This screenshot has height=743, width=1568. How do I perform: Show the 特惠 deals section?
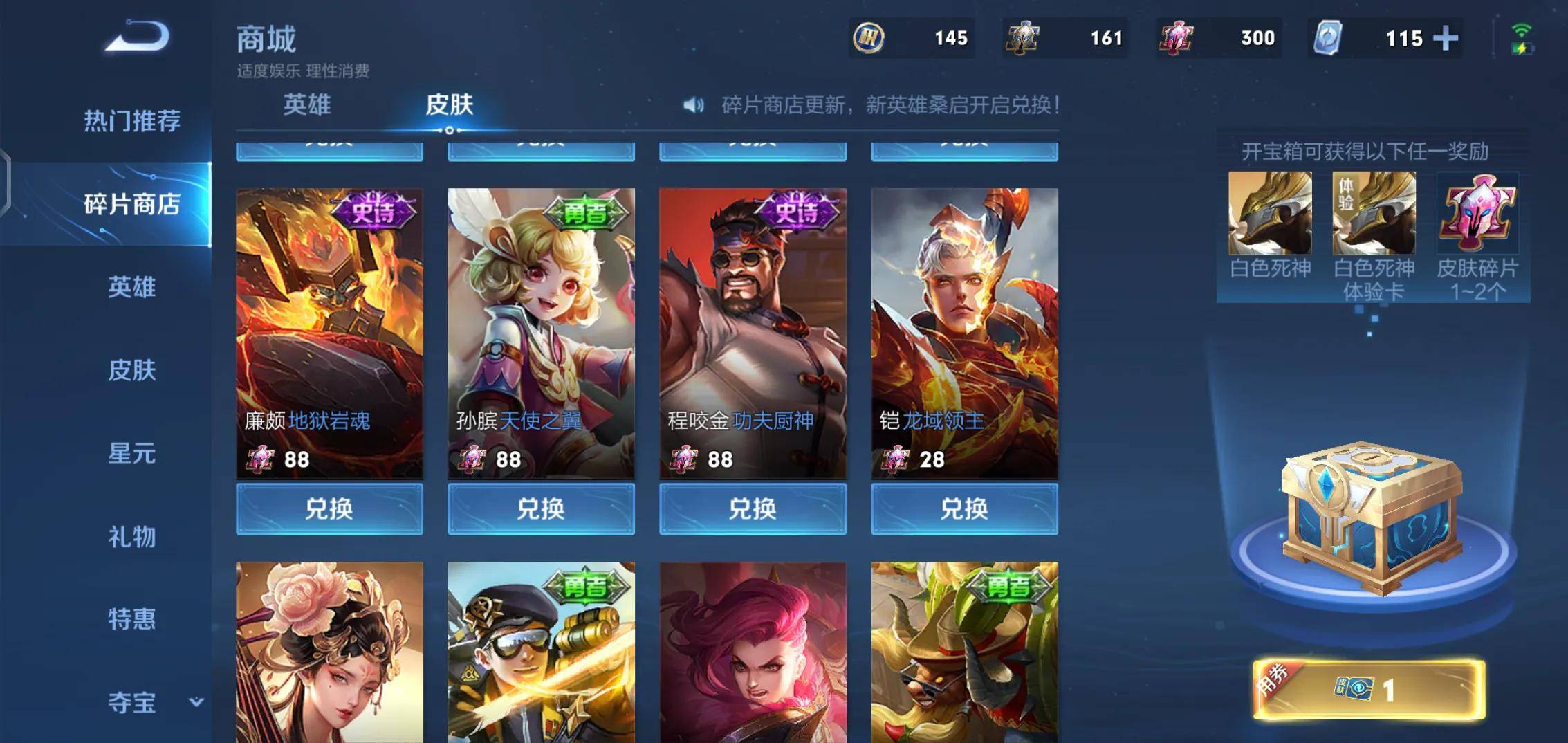[131, 619]
